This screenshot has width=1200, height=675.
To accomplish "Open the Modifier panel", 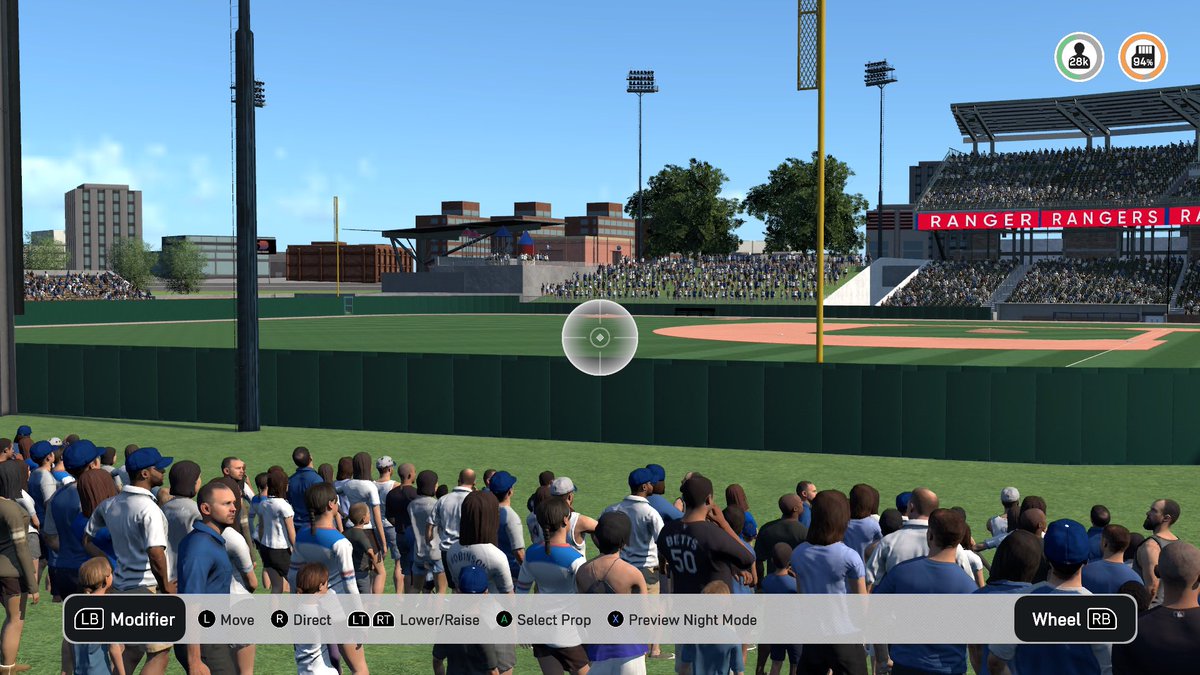I will pyautogui.click(x=124, y=619).
